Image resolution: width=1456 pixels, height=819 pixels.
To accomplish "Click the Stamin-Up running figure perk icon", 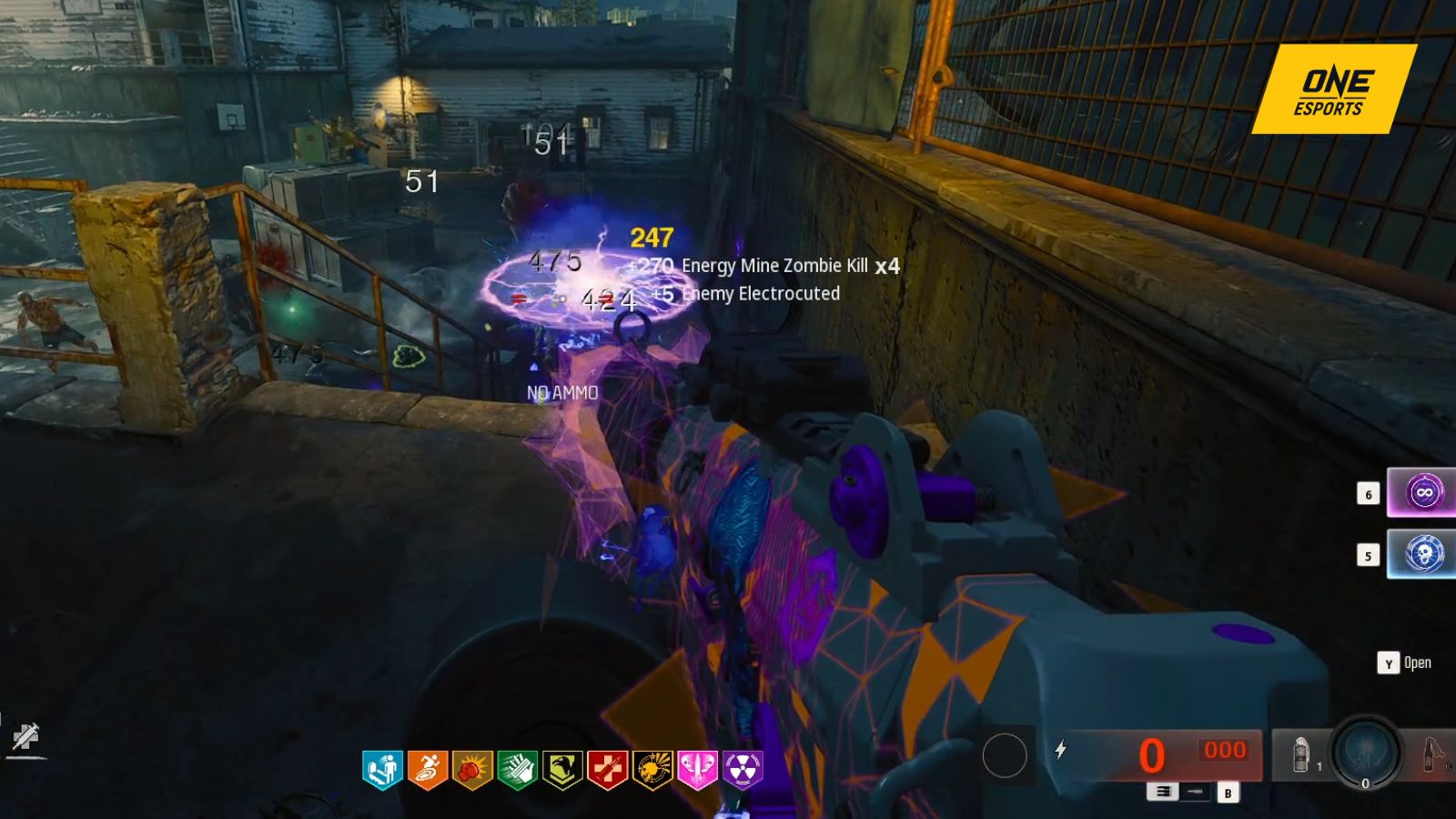I will coord(428,769).
